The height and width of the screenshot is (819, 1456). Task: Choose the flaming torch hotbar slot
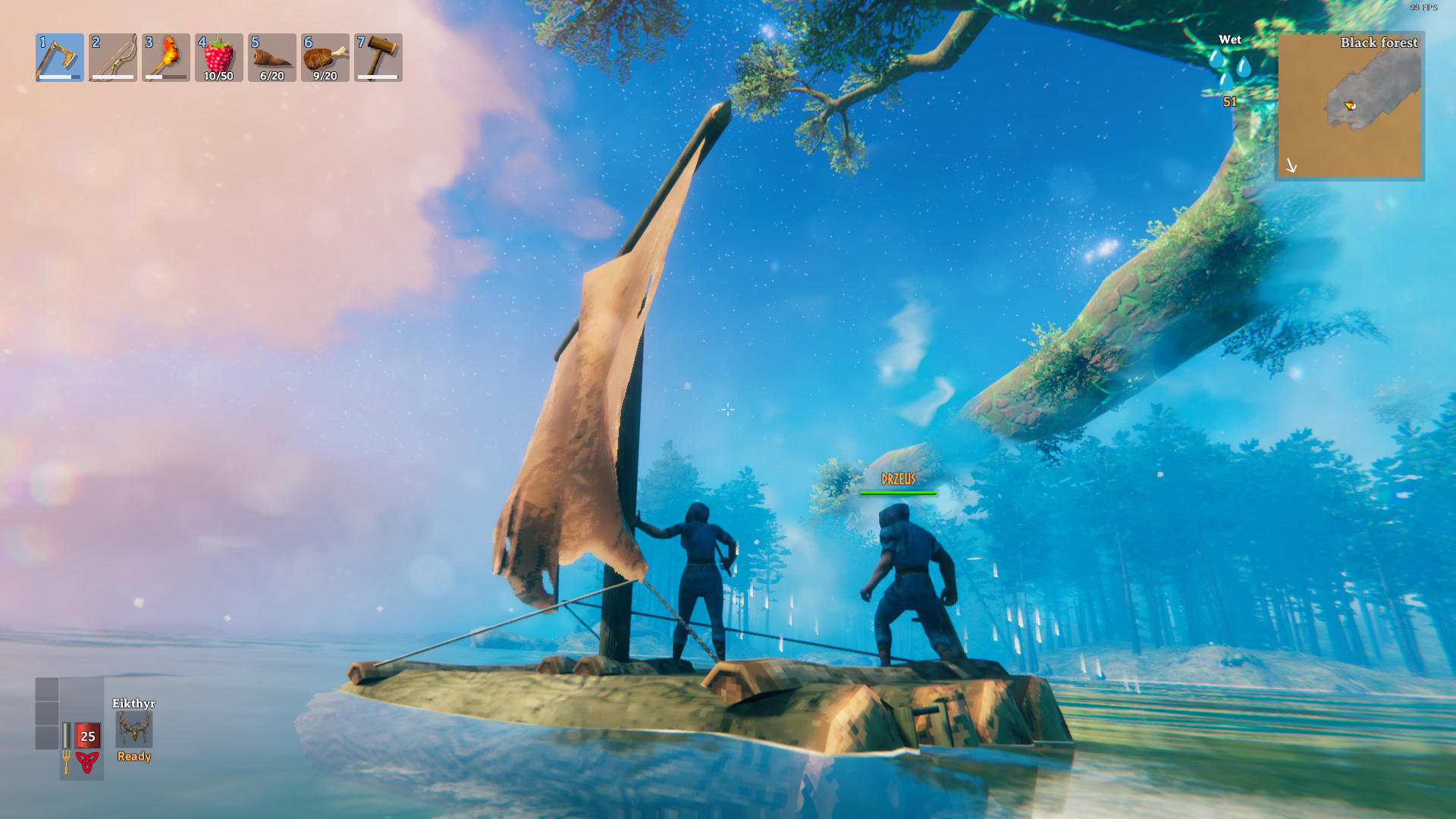click(166, 58)
